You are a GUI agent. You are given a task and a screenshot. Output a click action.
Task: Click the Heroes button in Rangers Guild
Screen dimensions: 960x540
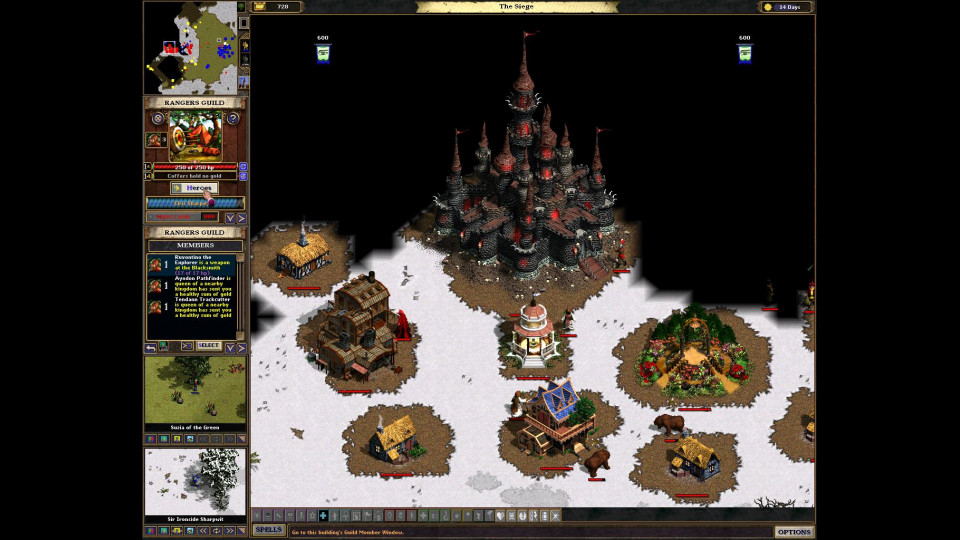pyautogui.click(x=195, y=188)
